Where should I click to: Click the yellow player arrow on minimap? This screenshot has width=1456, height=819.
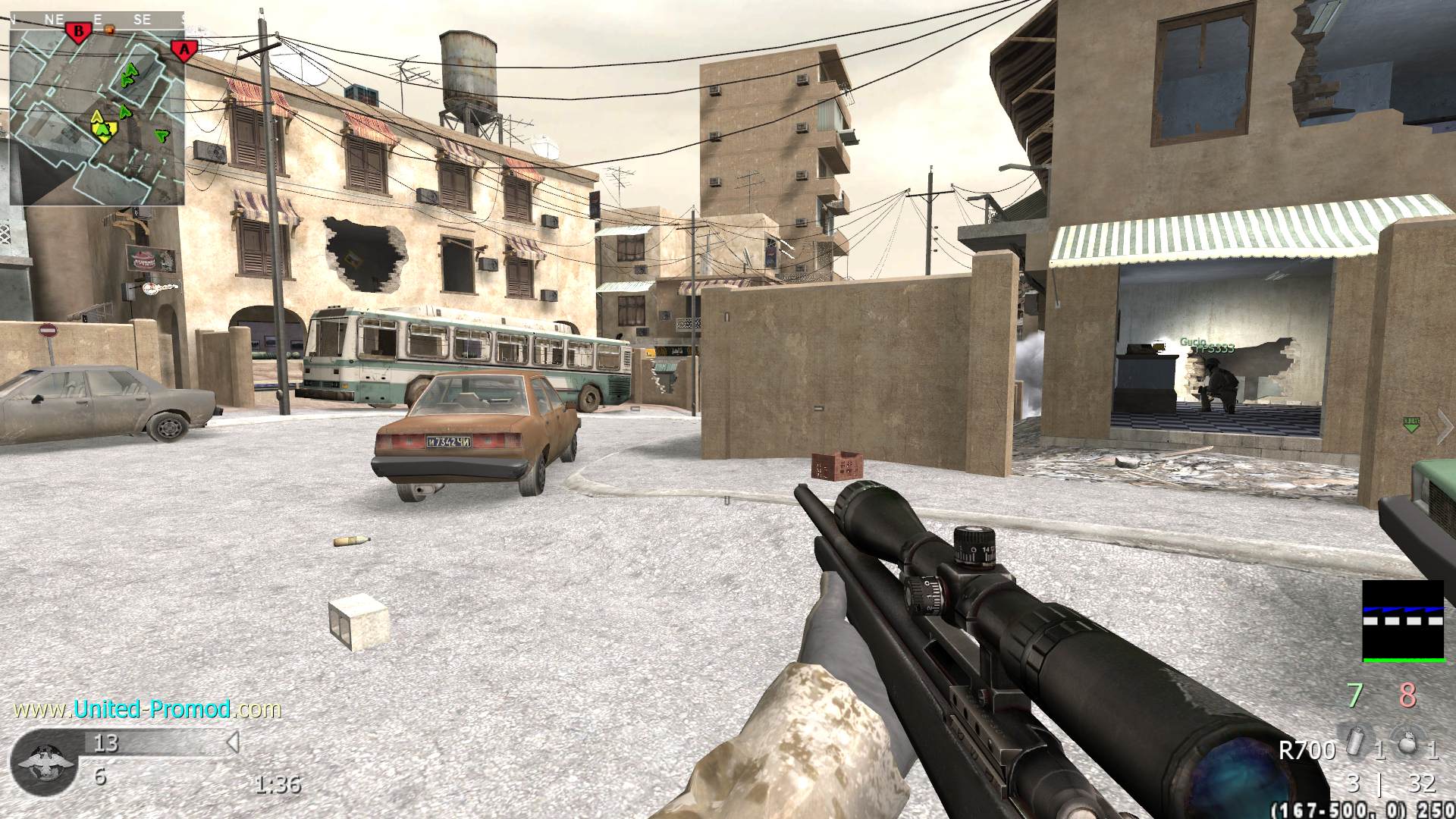pos(102,129)
